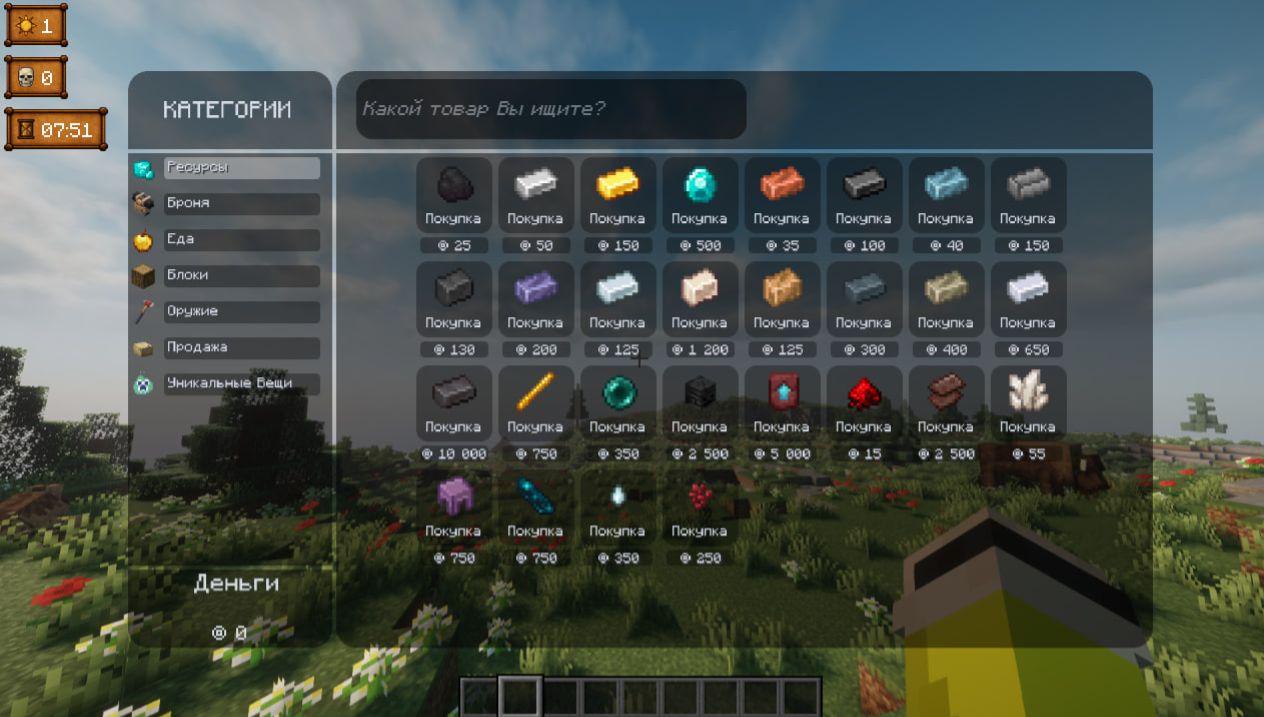Screen dimensions: 1264x717
Task: Buy the coal for 25
Action: coord(453,196)
